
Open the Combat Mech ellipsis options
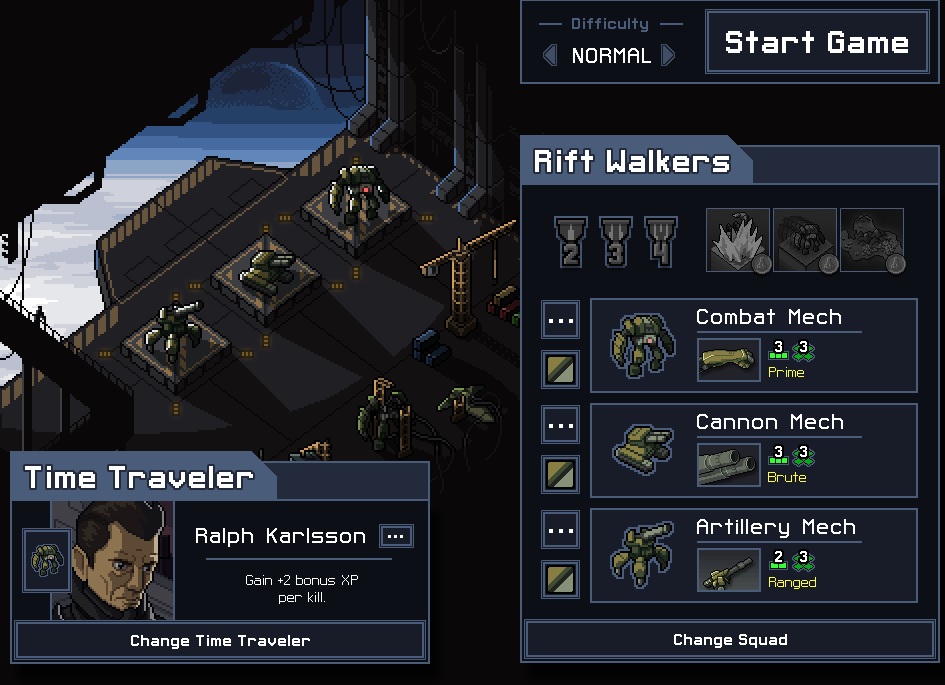pyautogui.click(x=561, y=320)
